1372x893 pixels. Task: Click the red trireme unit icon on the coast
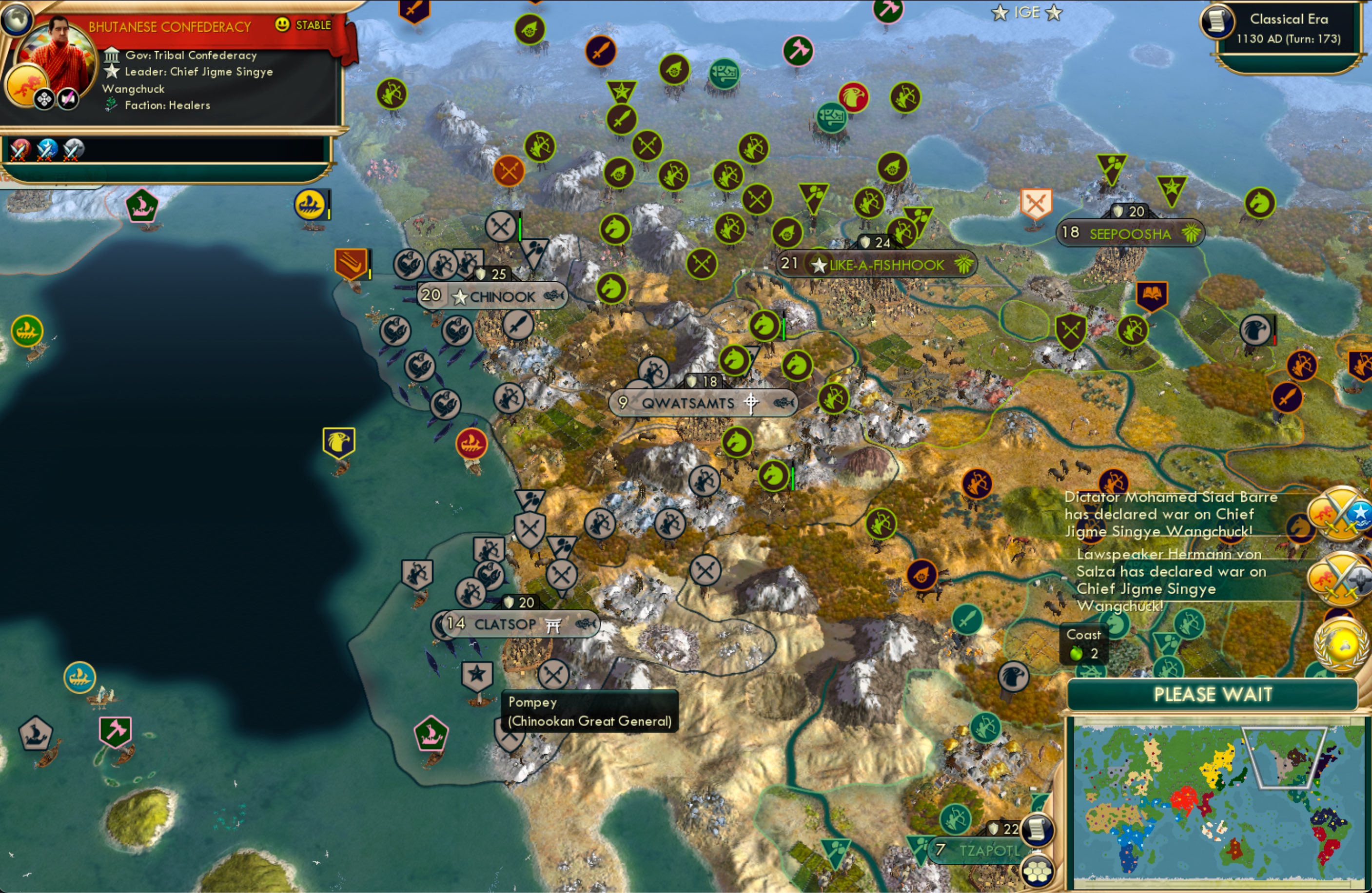click(471, 444)
